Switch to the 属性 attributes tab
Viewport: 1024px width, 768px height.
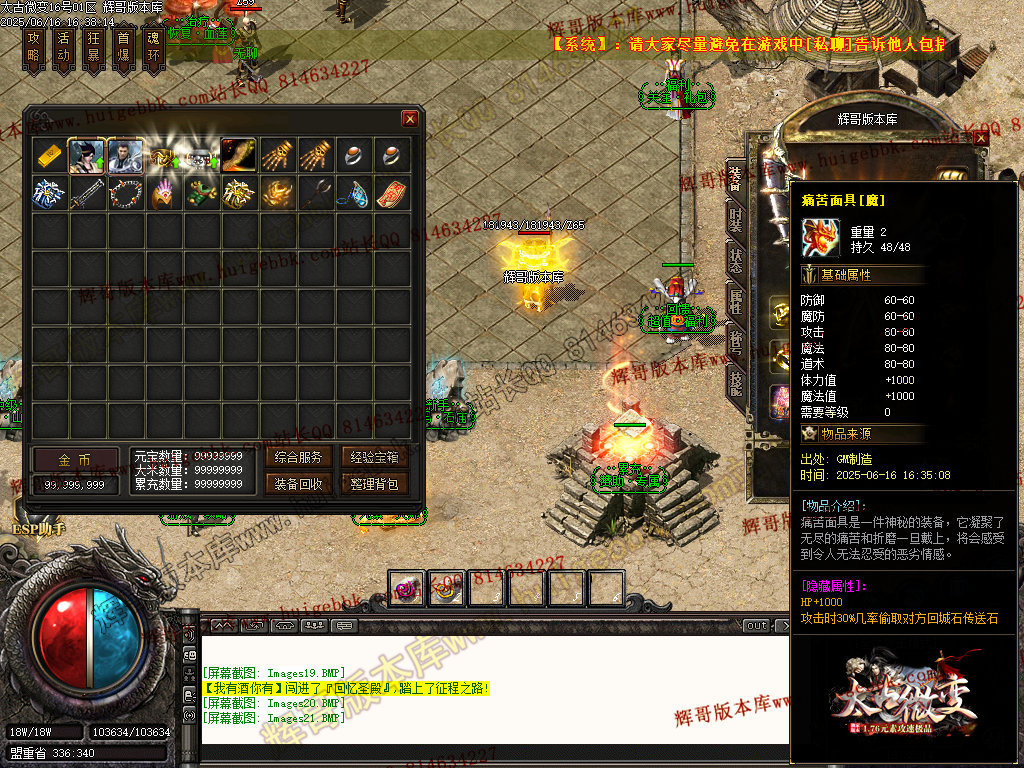coord(736,301)
